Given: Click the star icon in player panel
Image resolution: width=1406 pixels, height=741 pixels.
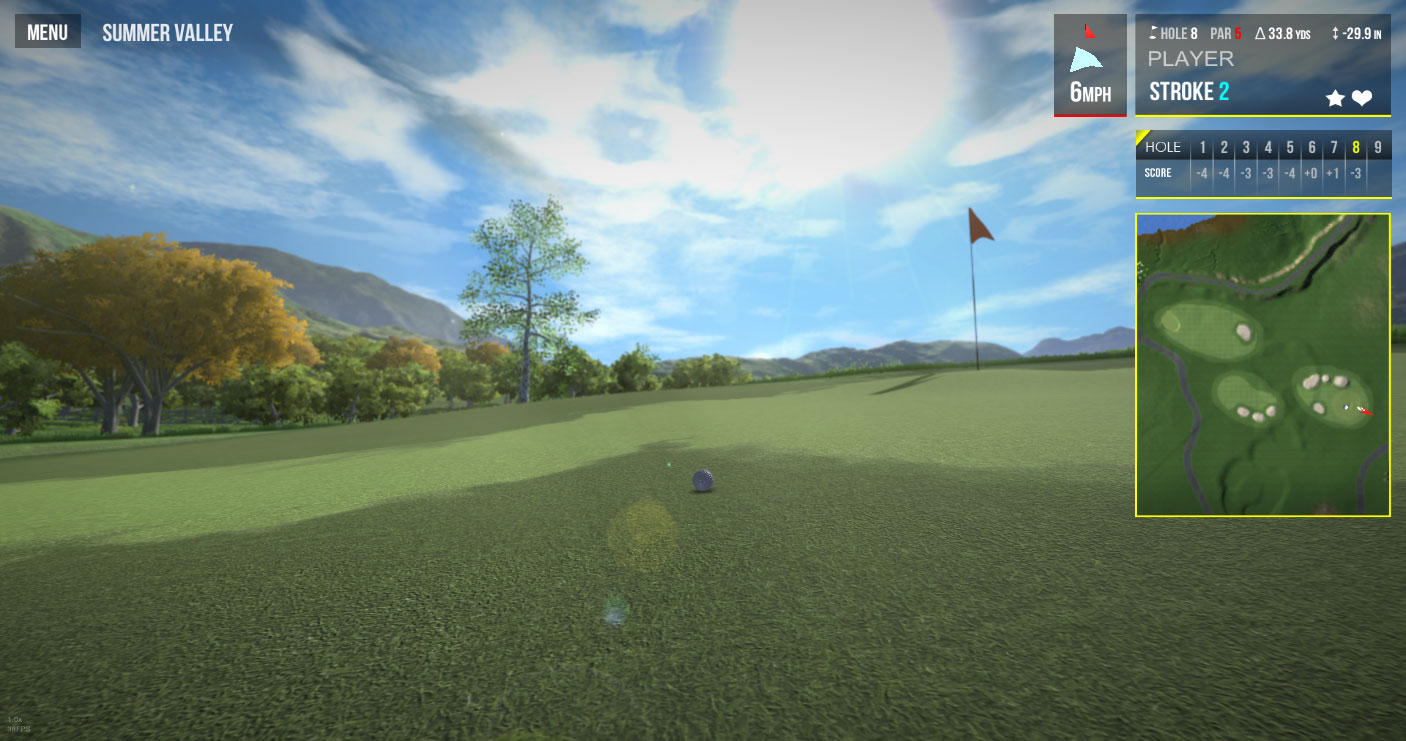Looking at the screenshot, I should tap(1335, 98).
